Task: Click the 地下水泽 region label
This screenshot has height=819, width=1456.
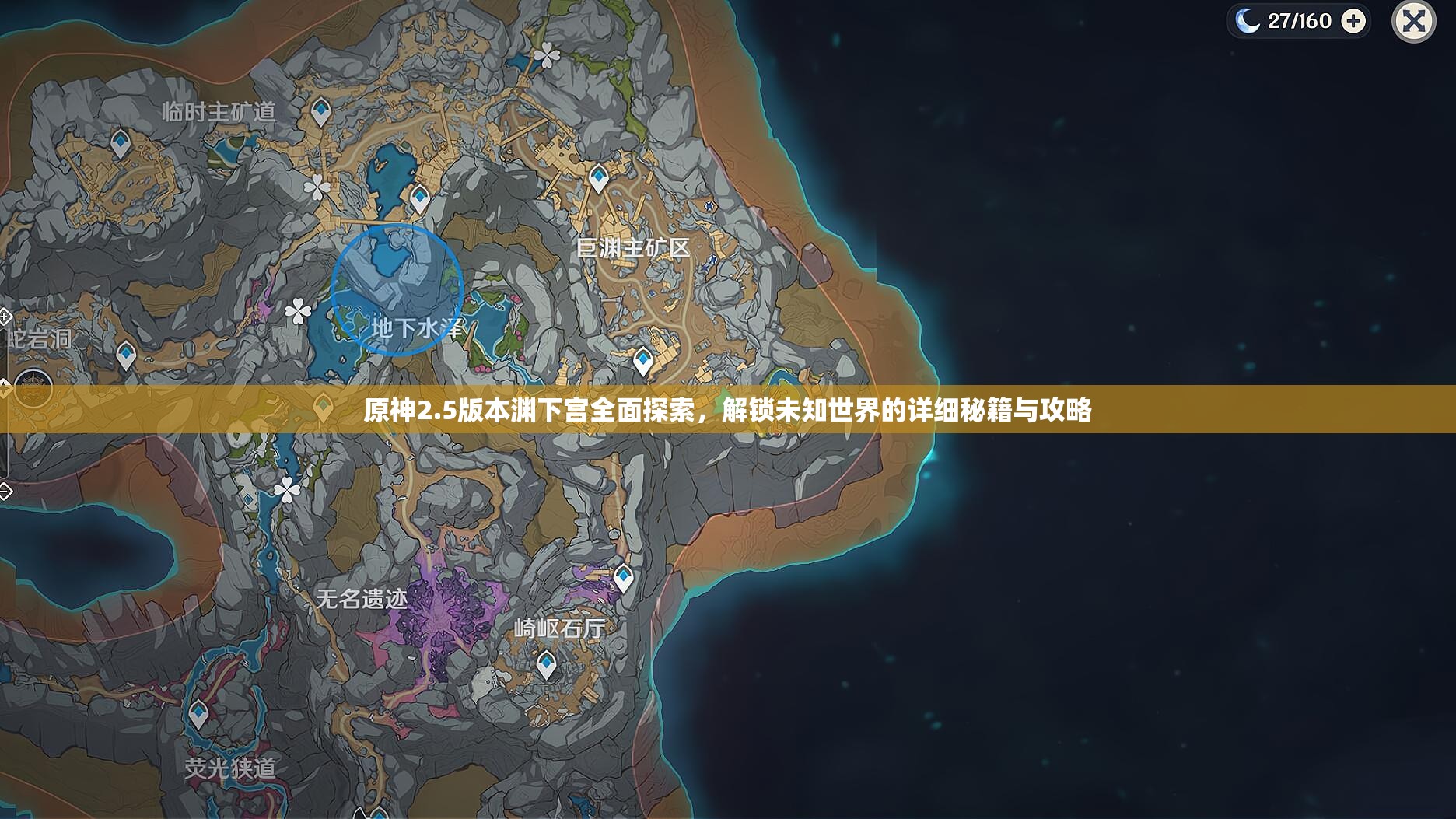Action: [x=418, y=327]
